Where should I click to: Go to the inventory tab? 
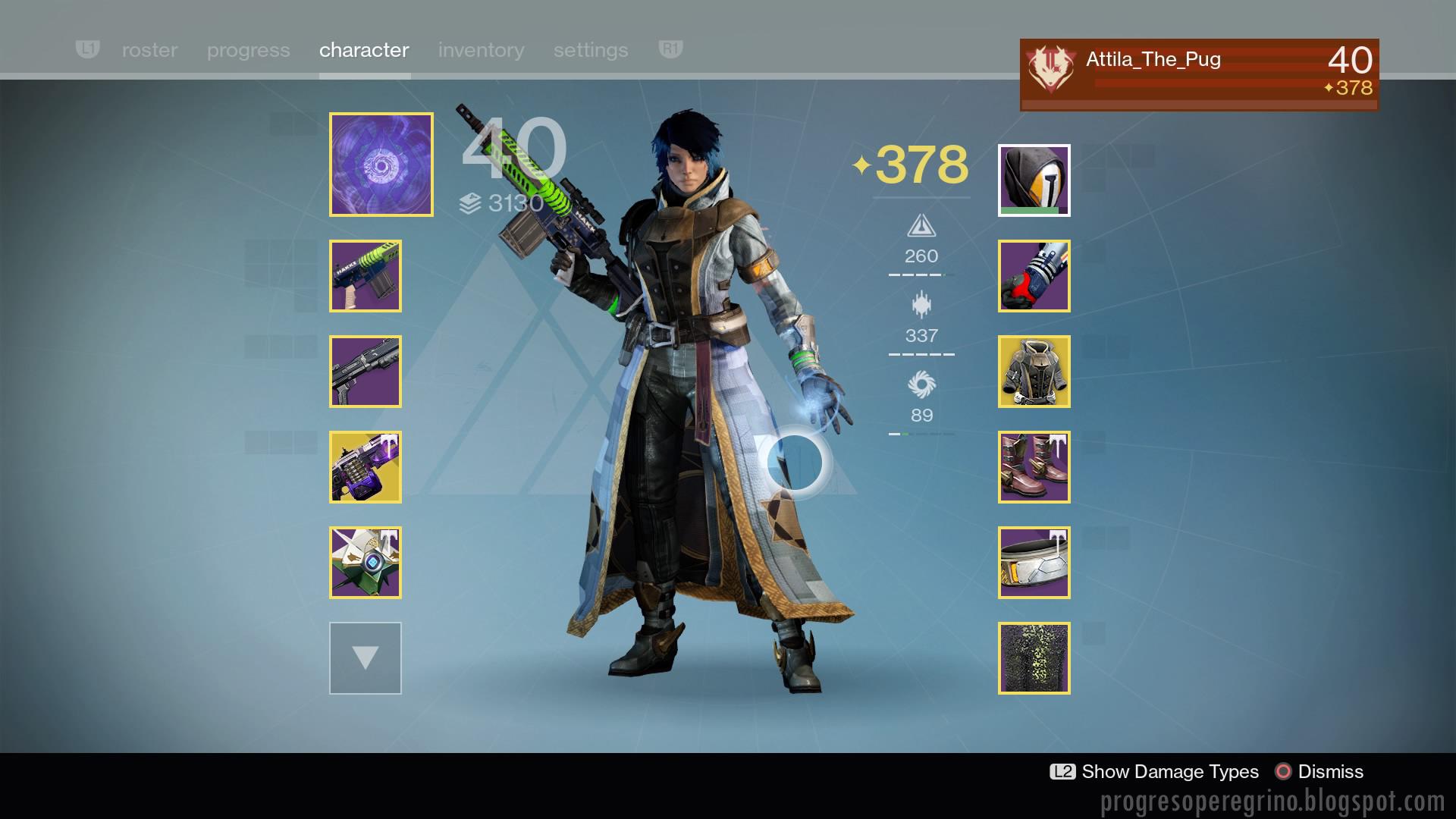[481, 50]
